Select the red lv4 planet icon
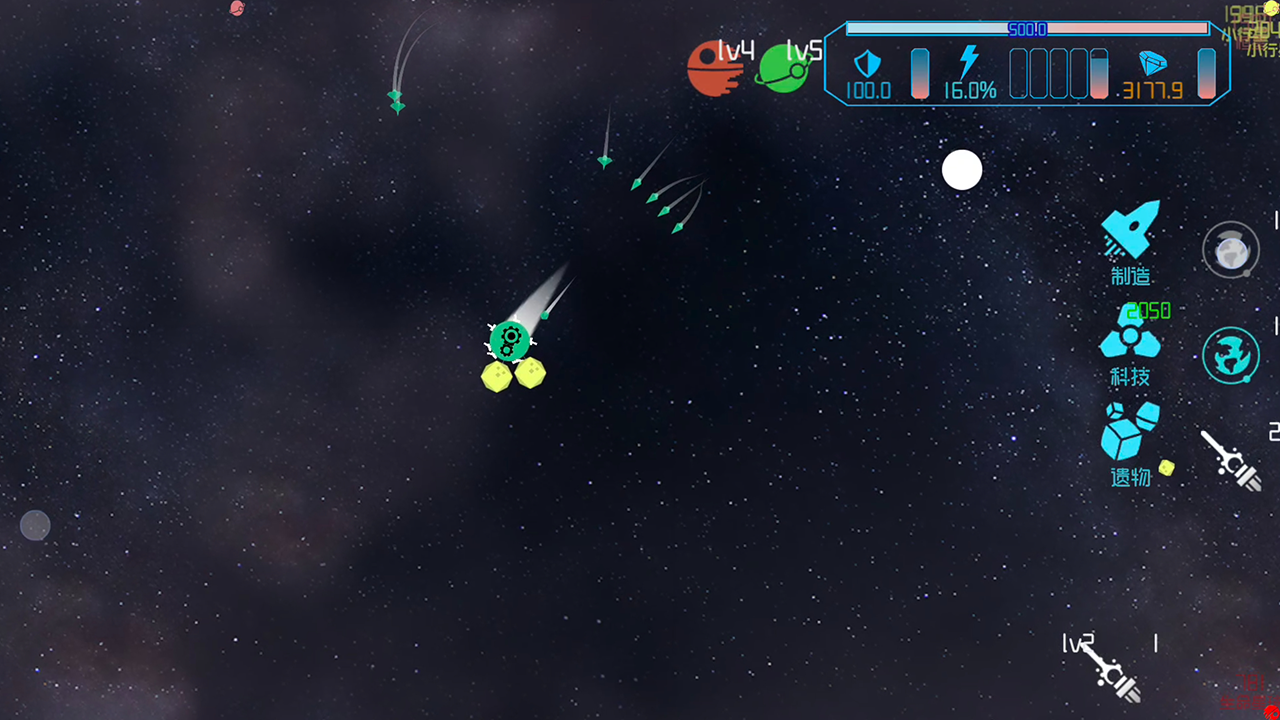The width and height of the screenshot is (1280, 720). 712,68
